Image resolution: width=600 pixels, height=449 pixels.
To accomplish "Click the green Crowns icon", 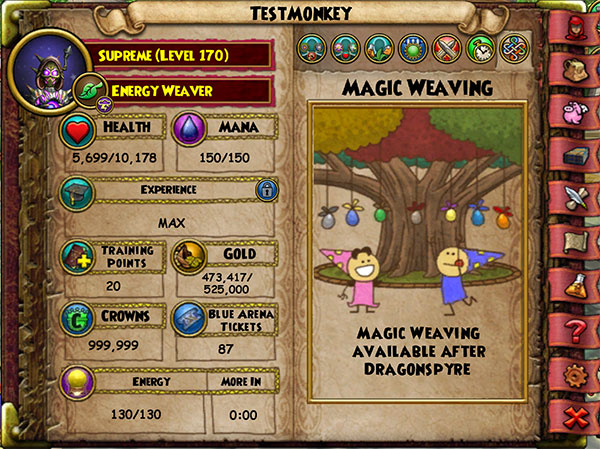I will click(x=78, y=319).
